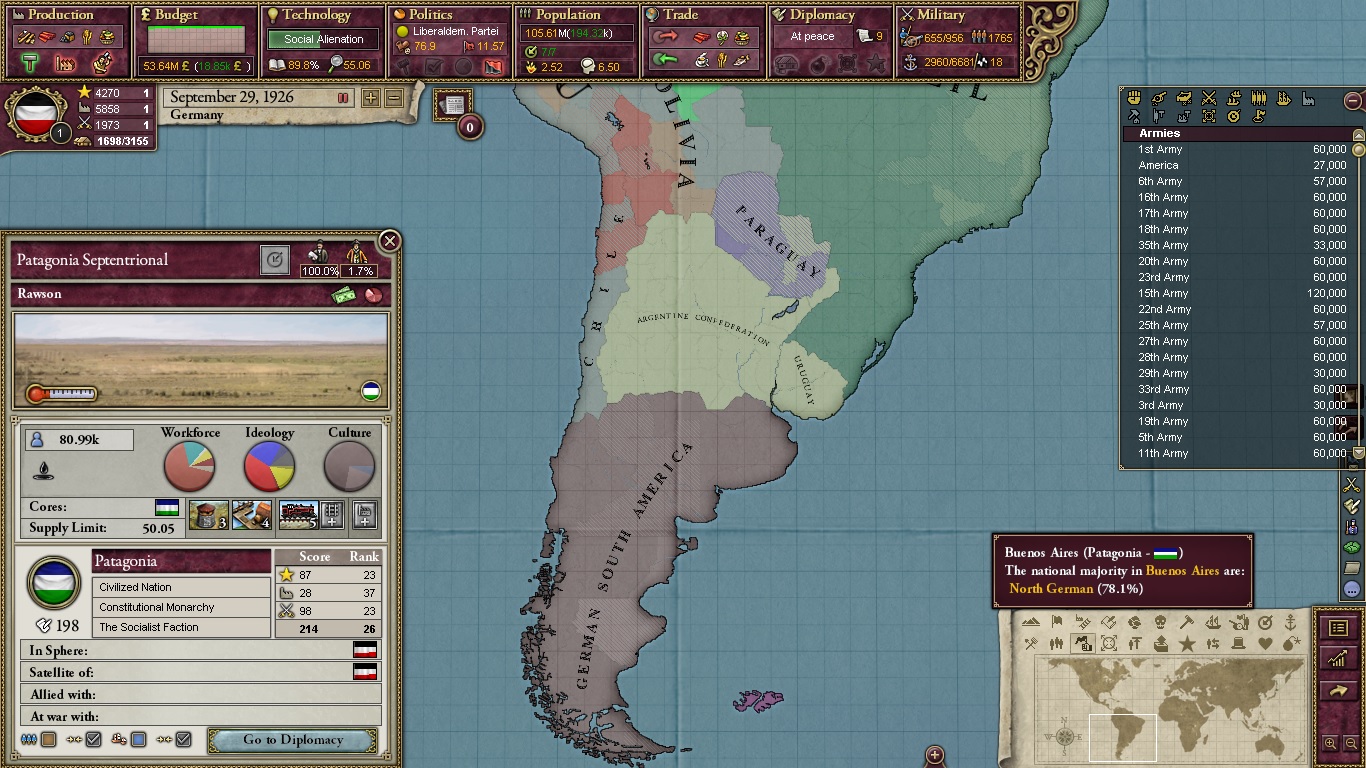1366x768 pixels.
Task: Select the army filter fist icon
Action: [1134, 97]
